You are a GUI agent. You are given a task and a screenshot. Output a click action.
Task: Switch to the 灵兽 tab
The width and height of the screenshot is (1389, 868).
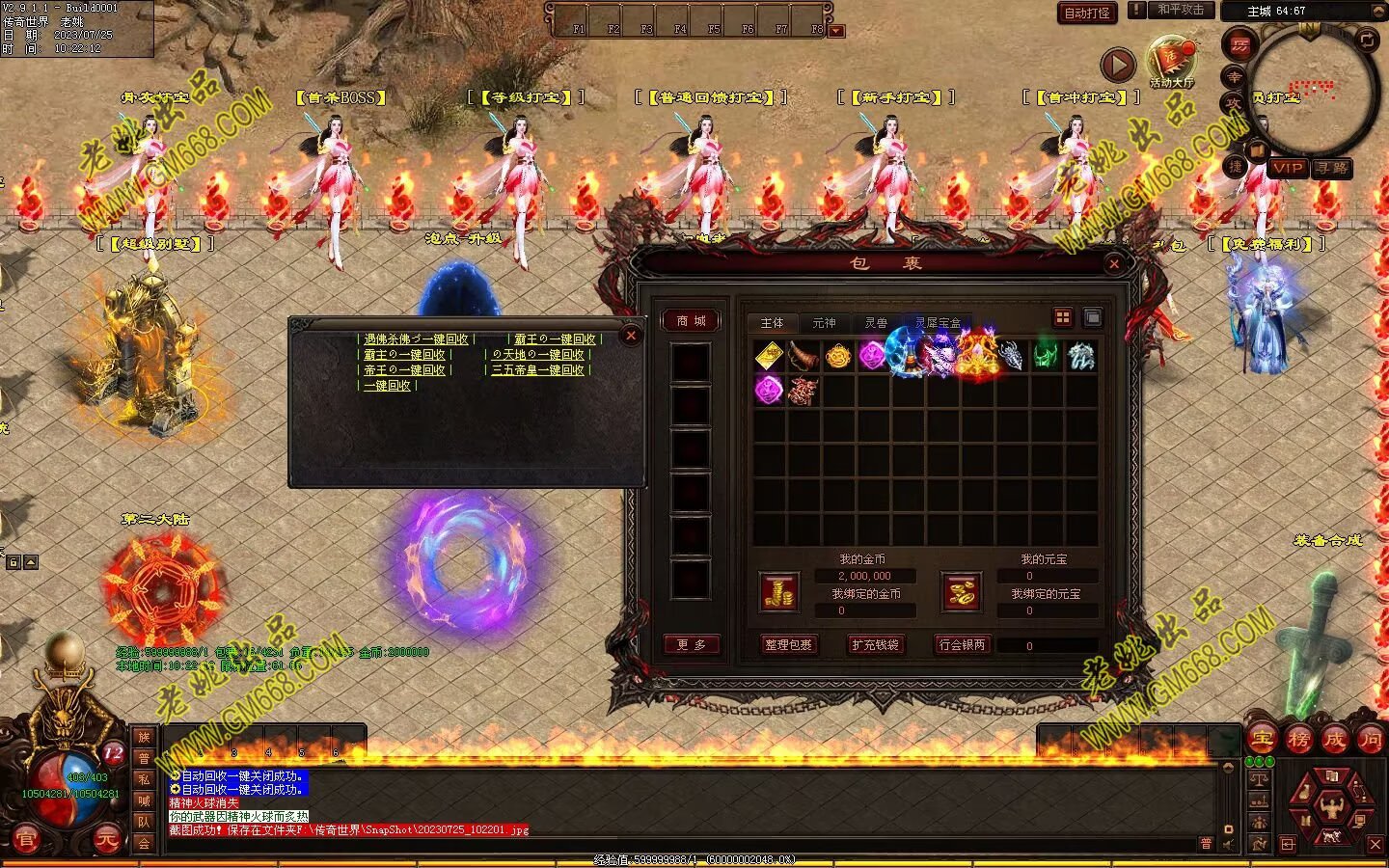click(876, 323)
